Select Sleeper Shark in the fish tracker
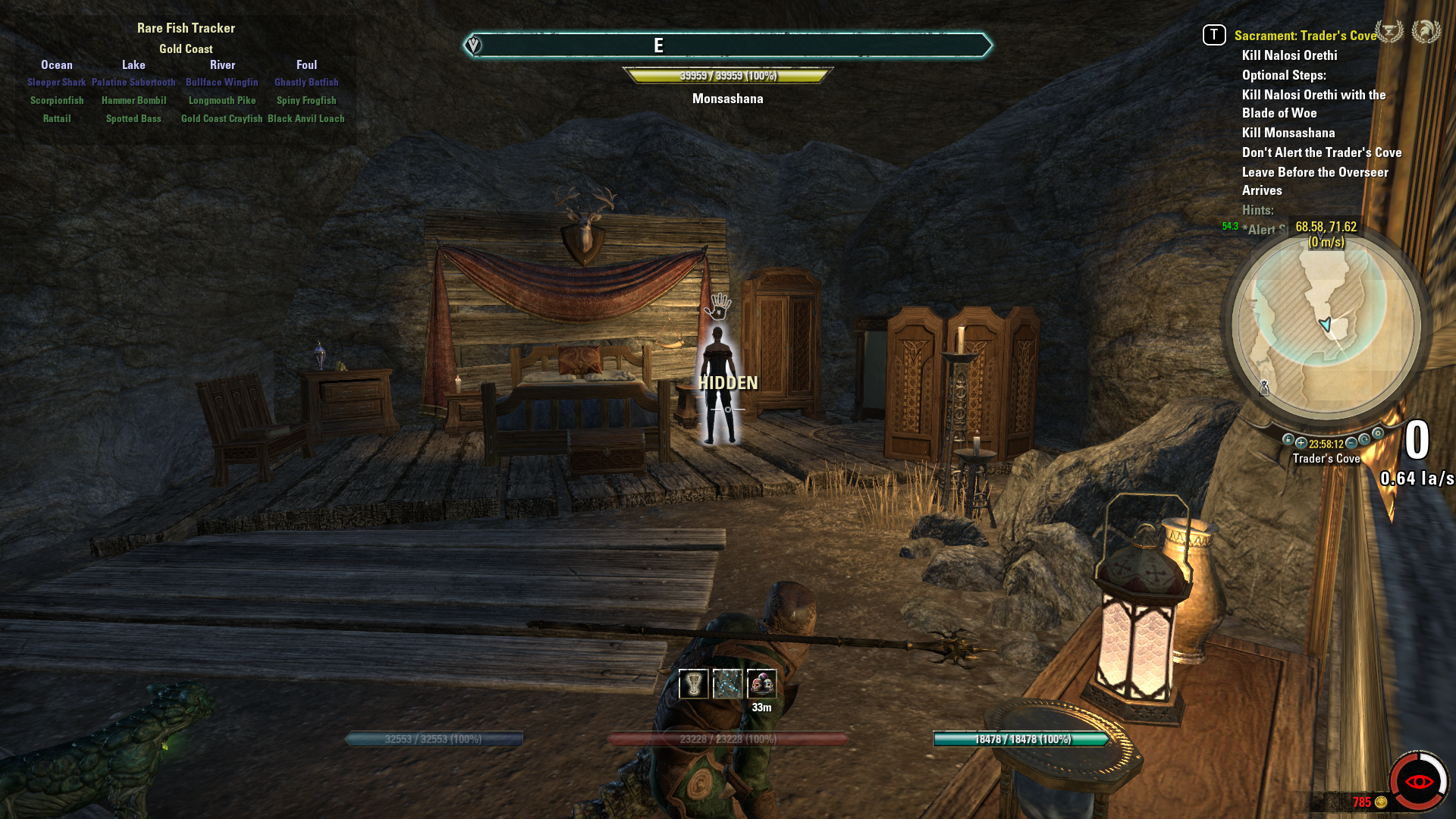1456x819 pixels. tap(57, 83)
